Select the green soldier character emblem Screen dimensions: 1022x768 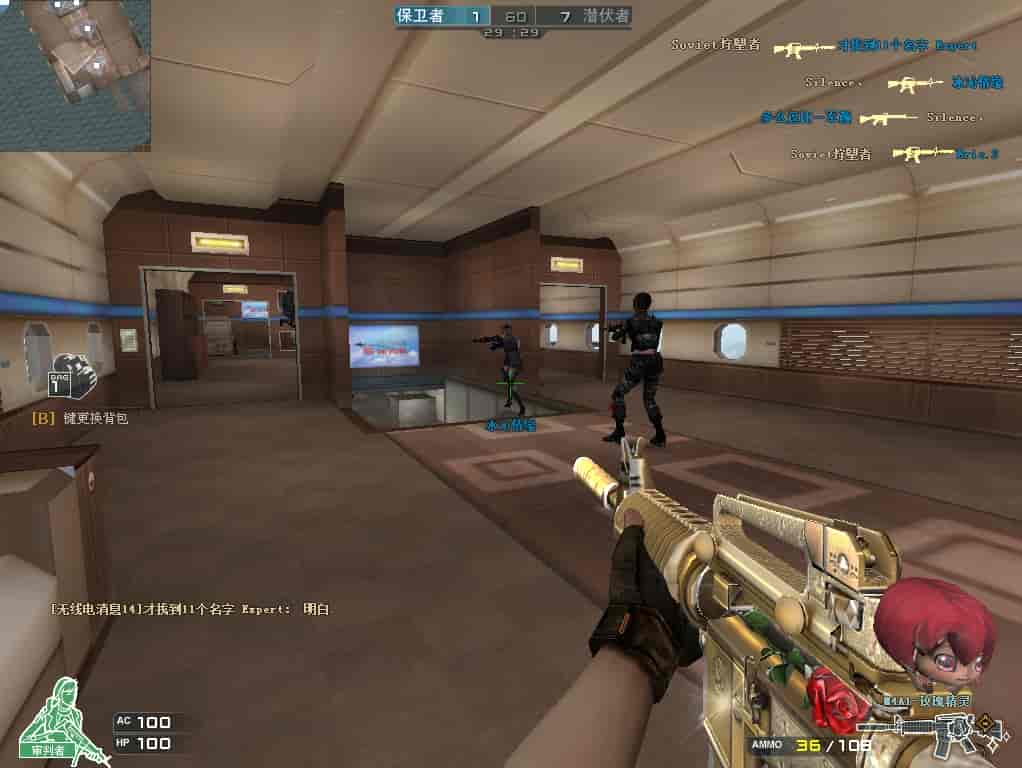coord(64,714)
